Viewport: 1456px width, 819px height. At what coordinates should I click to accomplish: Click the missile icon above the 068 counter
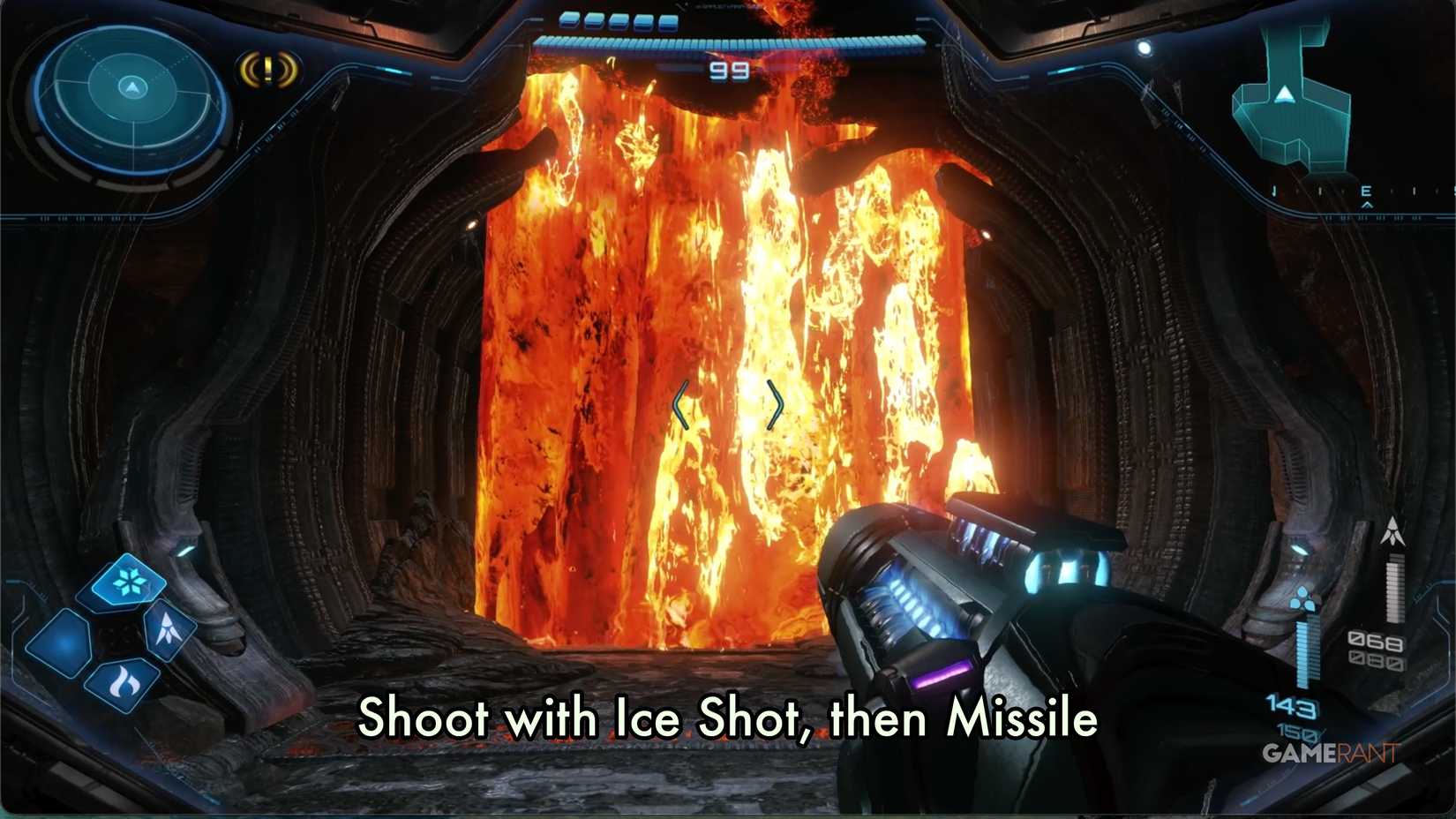(1392, 532)
